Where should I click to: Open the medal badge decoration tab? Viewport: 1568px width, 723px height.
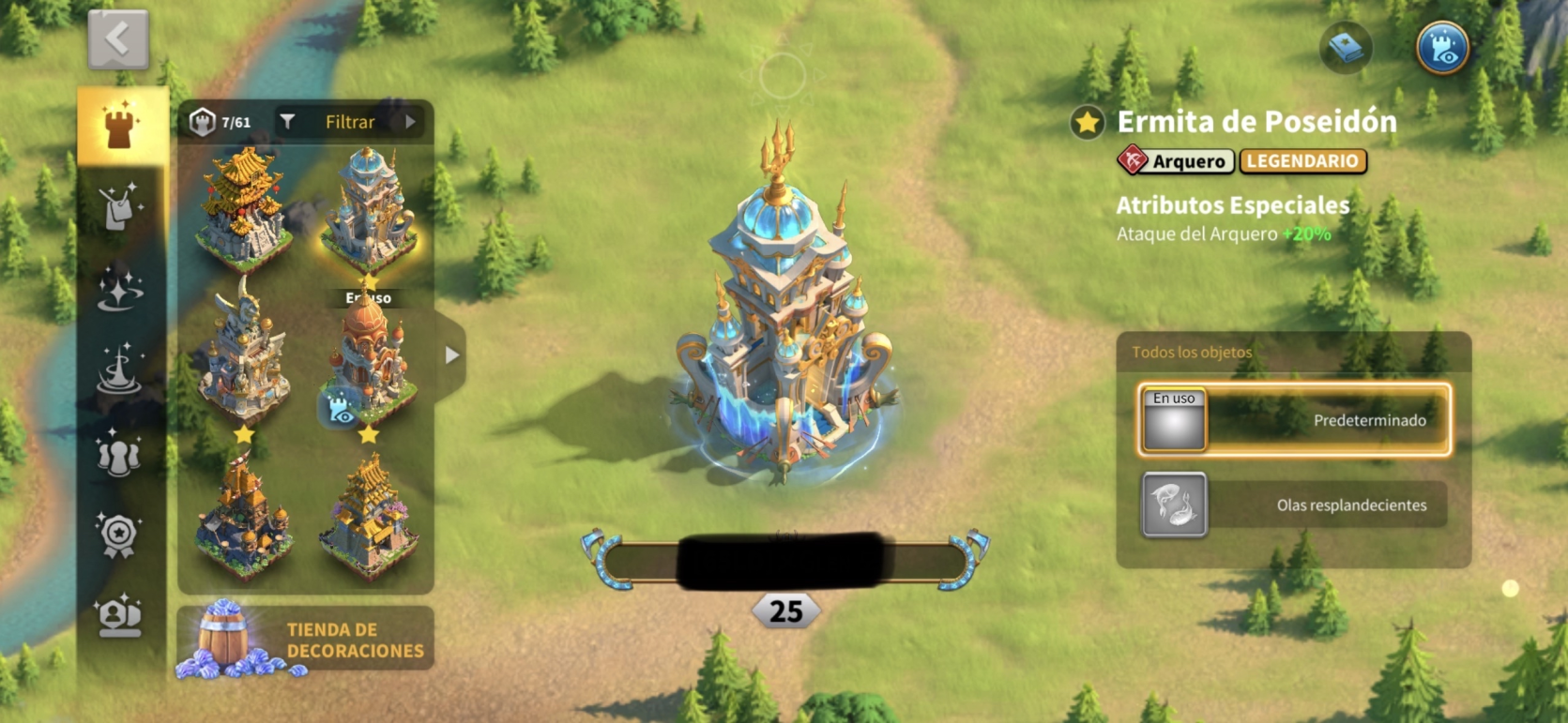[119, 535]
